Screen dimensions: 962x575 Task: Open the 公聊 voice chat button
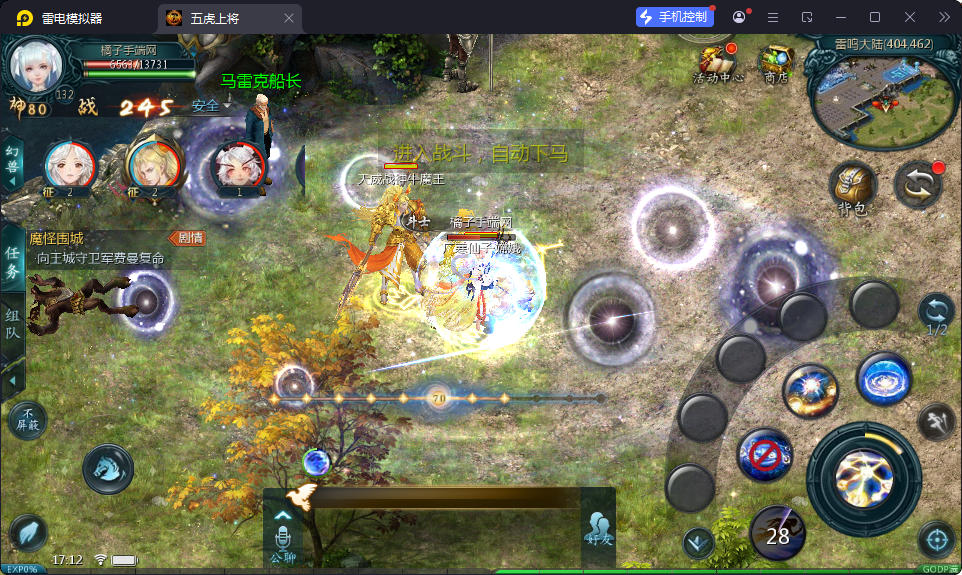tap(283, 530)
